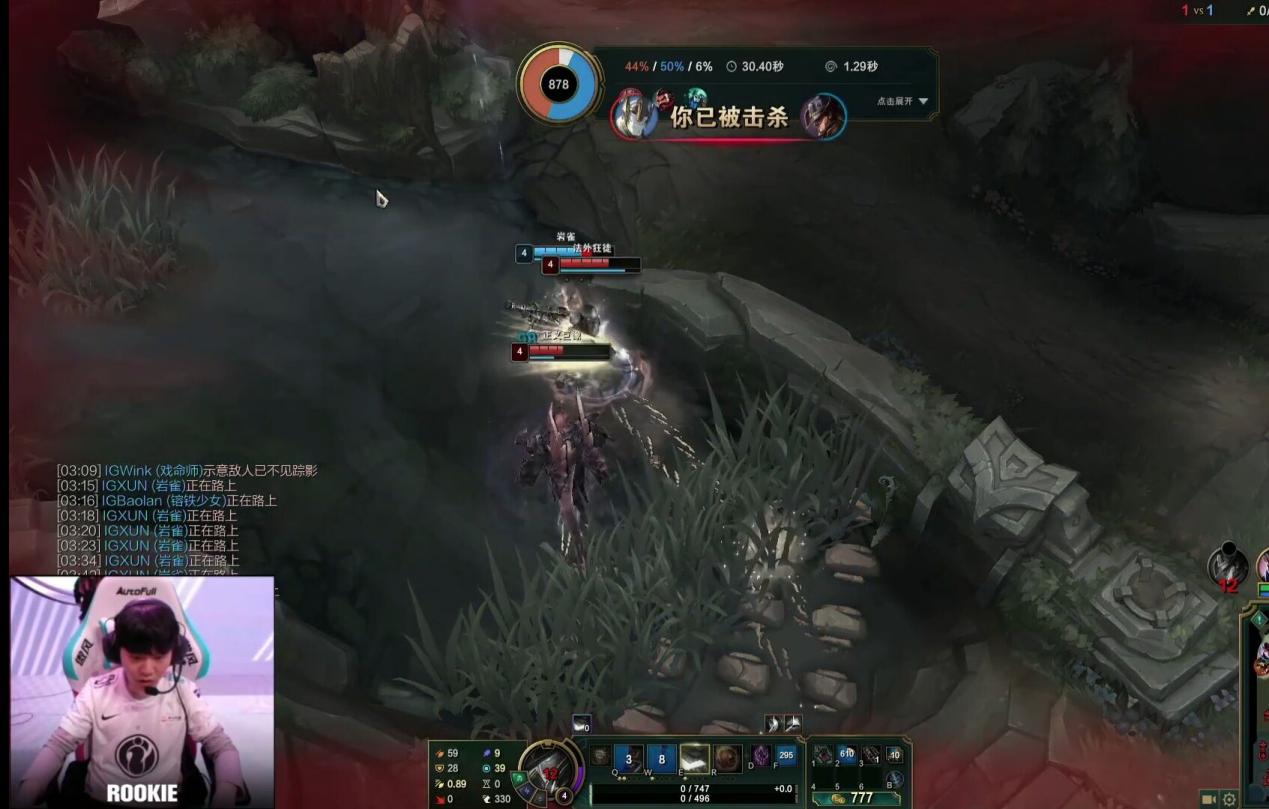Image resolution: width=1269 pixels, height=809 pixels.
Task: Open the killer champion portrait in death recap
Action: point(823,117)
